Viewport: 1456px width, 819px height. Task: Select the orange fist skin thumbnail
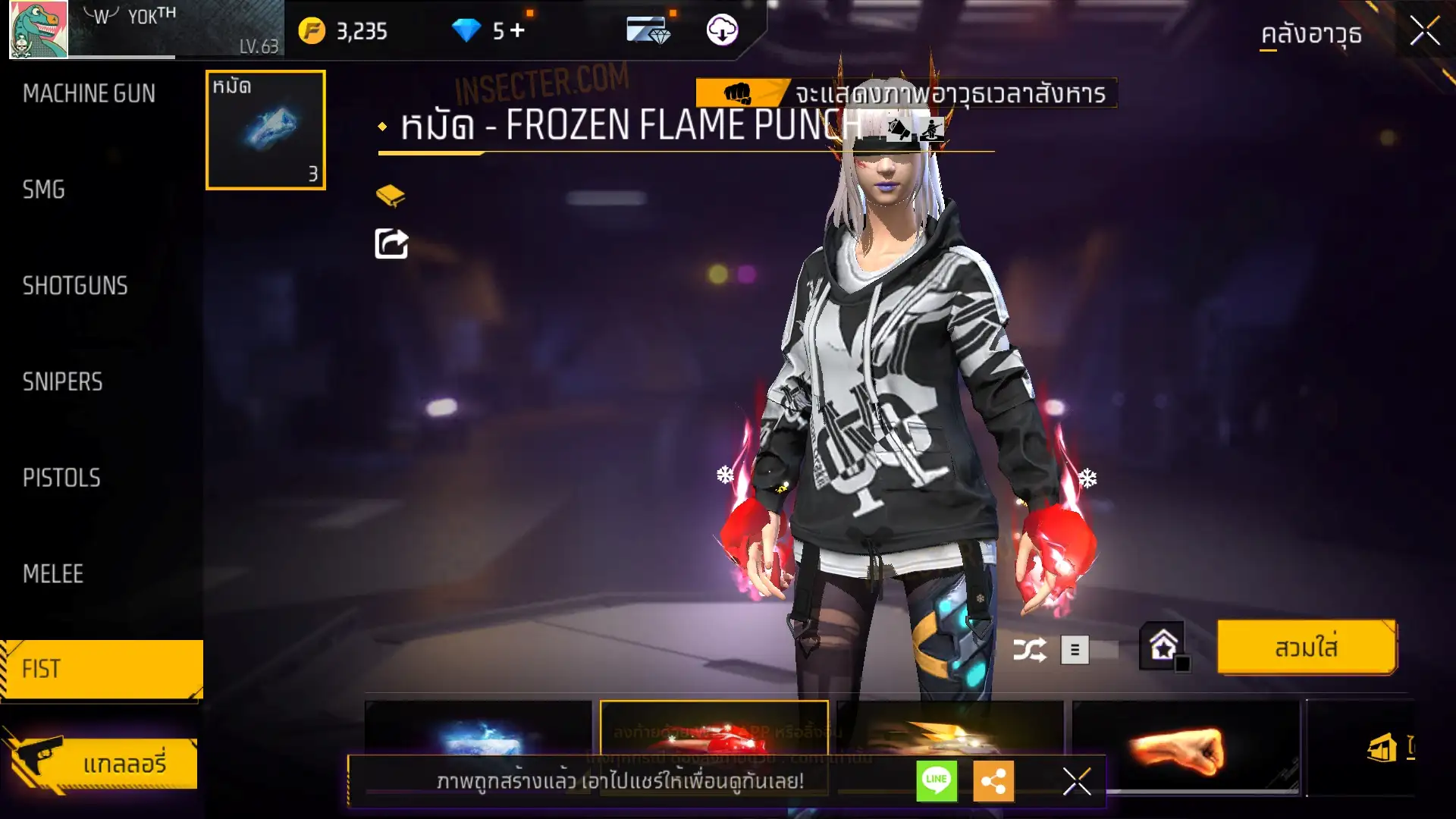(1185, 748)
